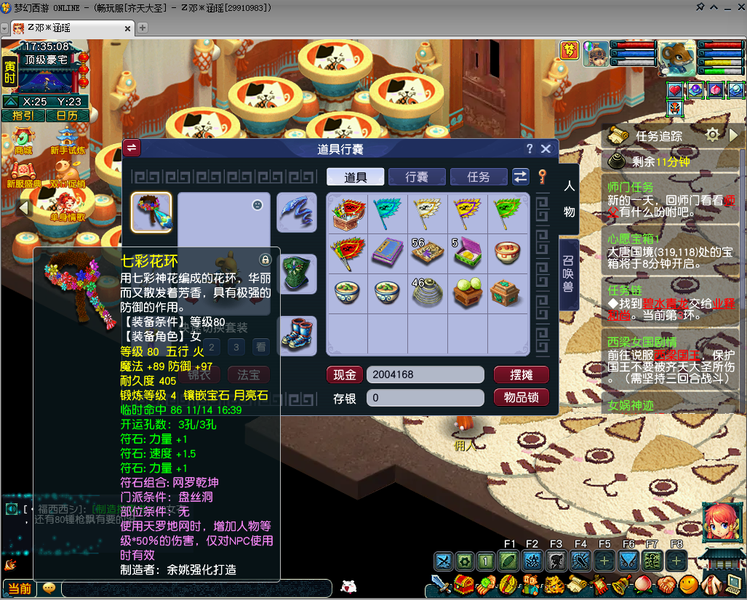The height and width of the screenshot is (600, 747).
Task: Click the 物品锁 item lock button
Action: [521, 397]
